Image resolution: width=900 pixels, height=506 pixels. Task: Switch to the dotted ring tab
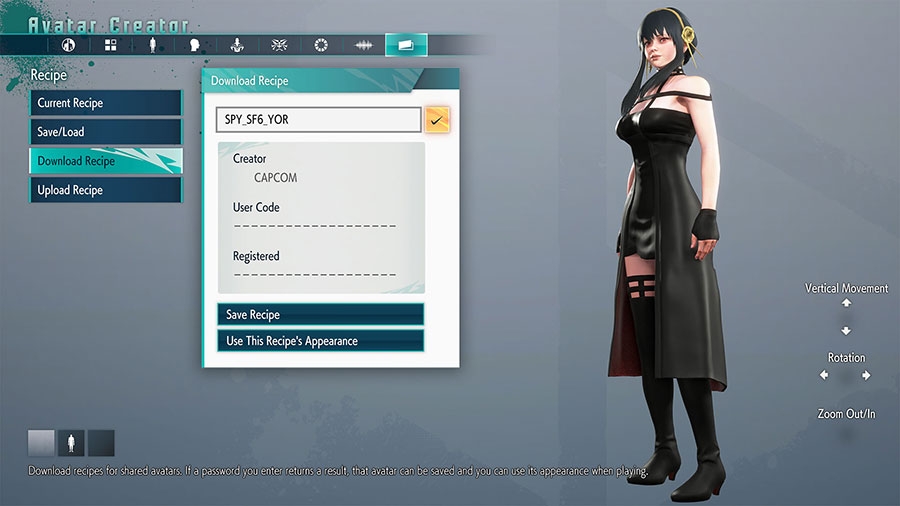pos(321,45)
